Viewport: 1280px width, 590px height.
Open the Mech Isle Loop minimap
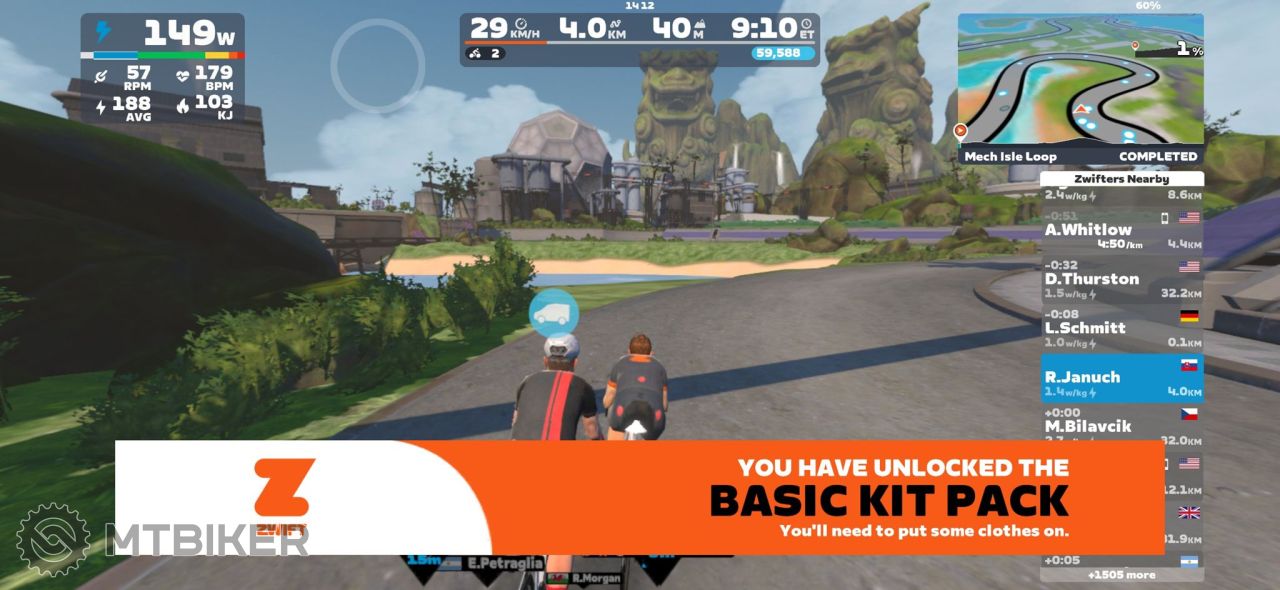coord(1080,88)
